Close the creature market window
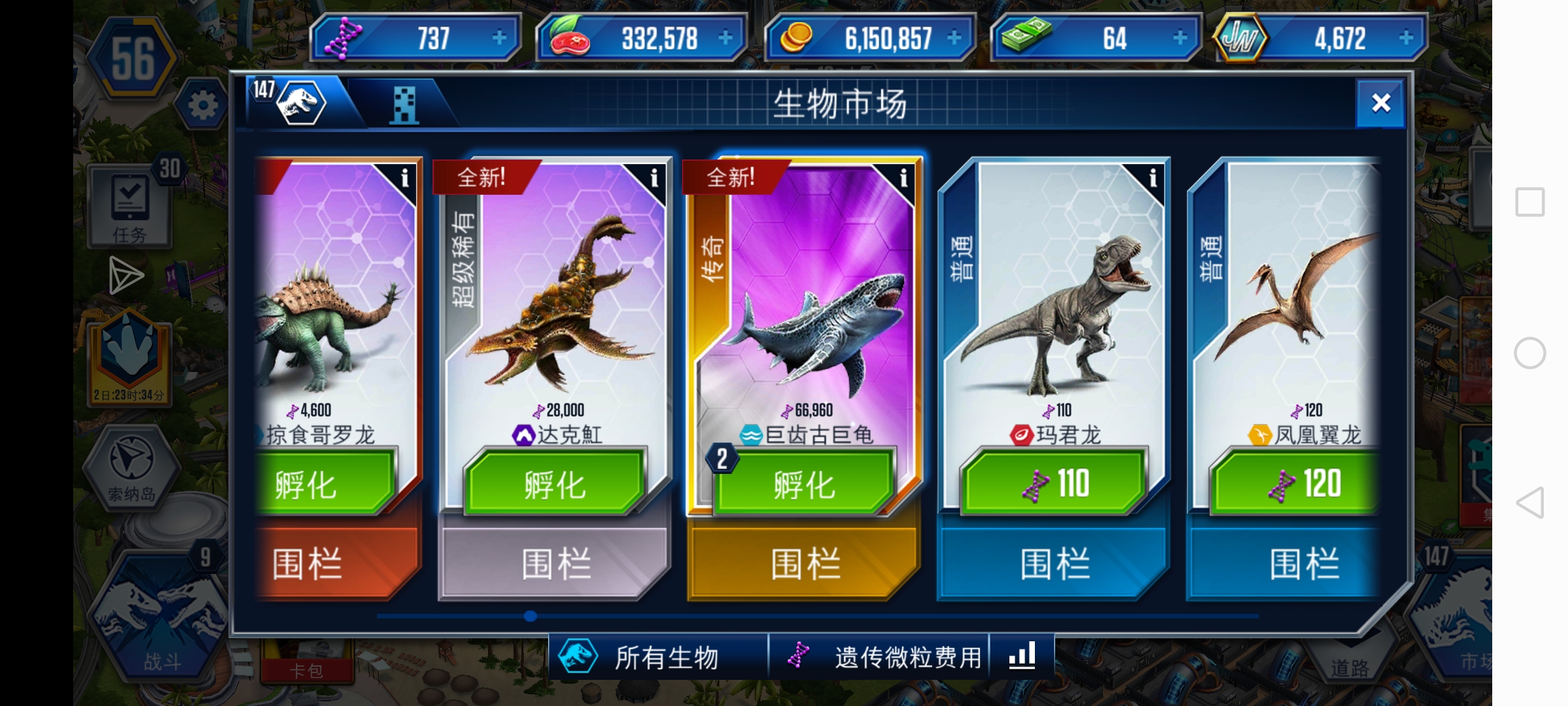Viewport: 1568px width, 706px height. (x=1380, y=103)
